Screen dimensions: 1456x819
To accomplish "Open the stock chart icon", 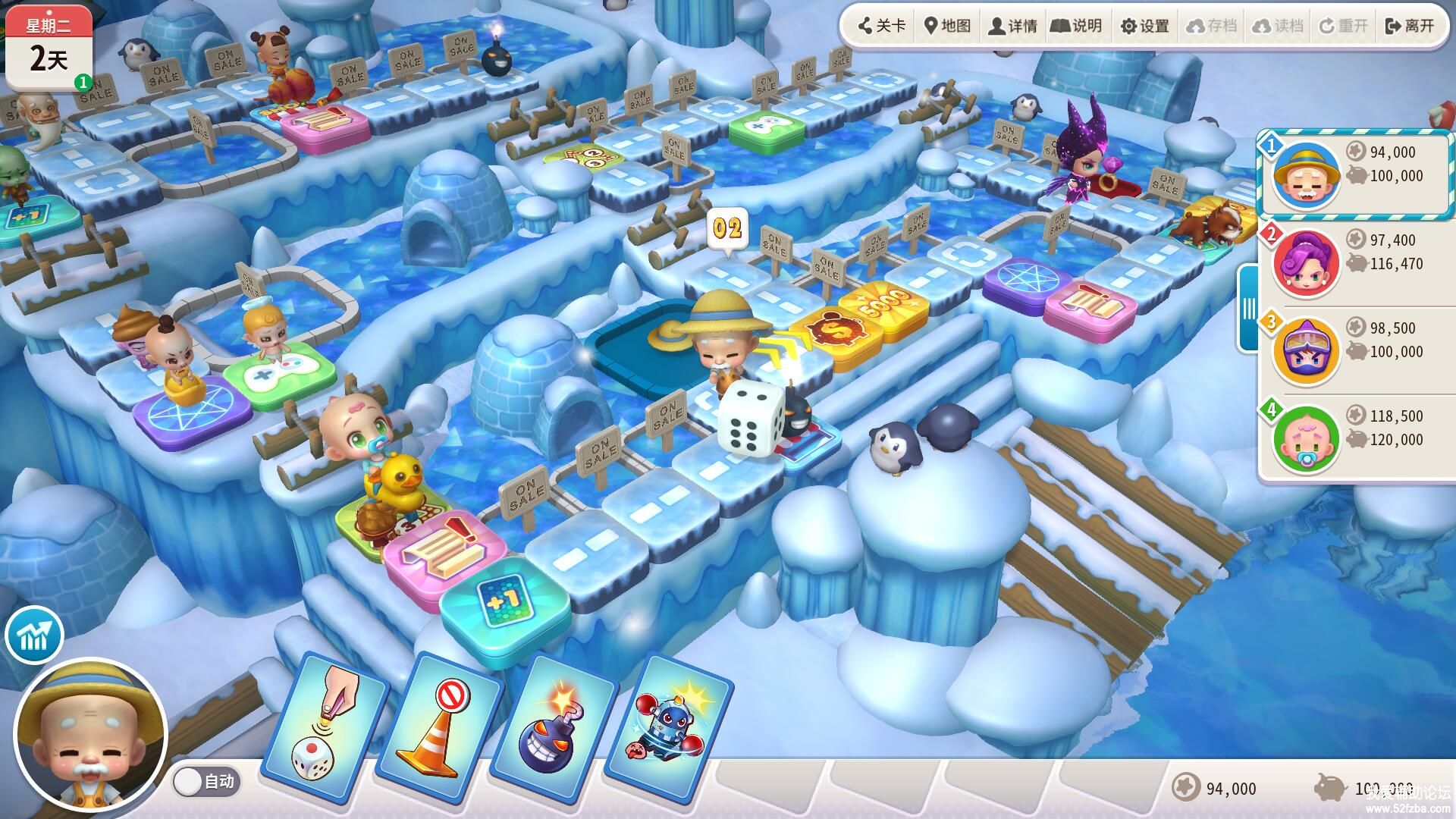I will point(34,635).
